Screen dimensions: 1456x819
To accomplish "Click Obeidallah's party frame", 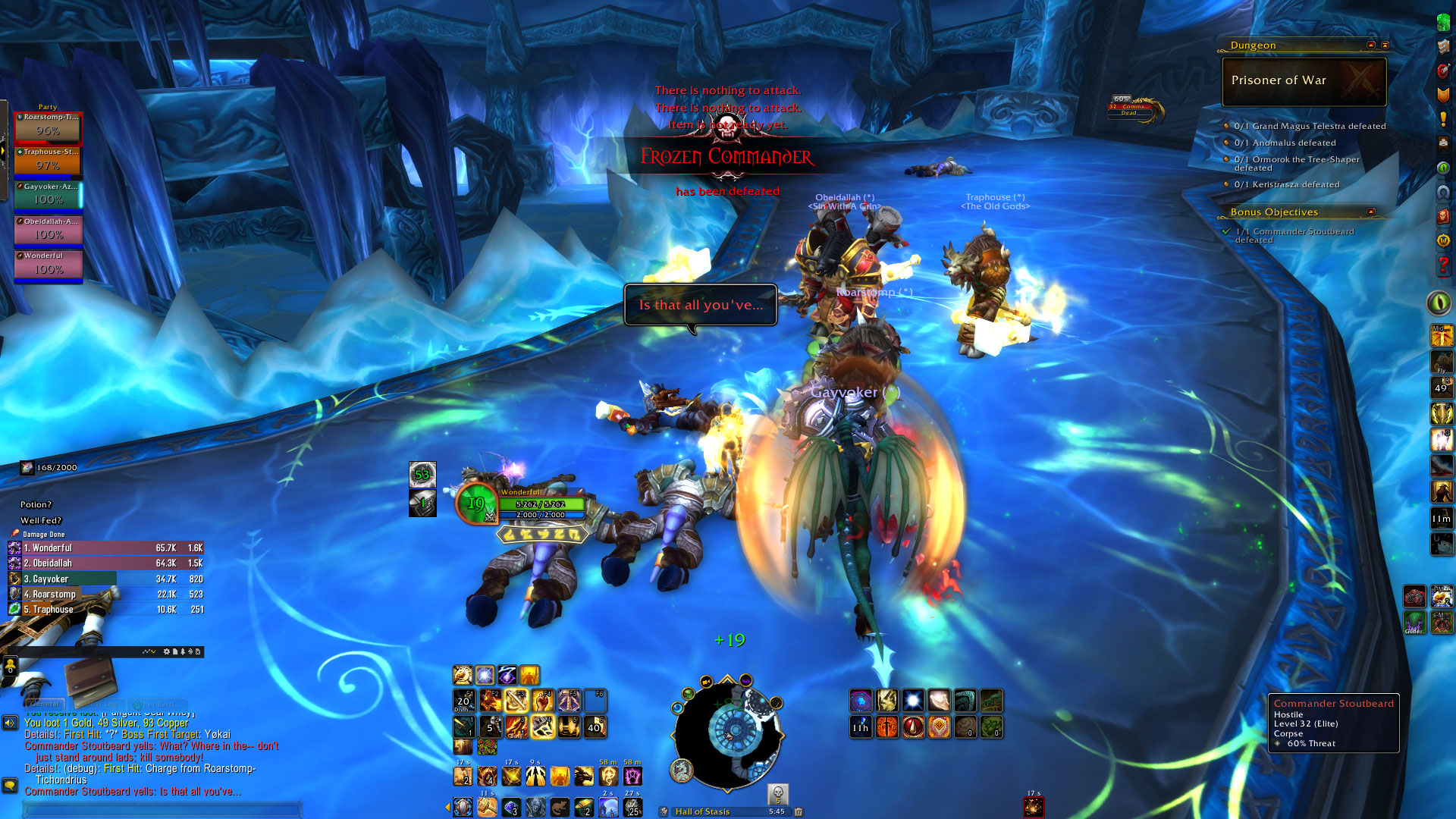I will click(x=48, y=231).
